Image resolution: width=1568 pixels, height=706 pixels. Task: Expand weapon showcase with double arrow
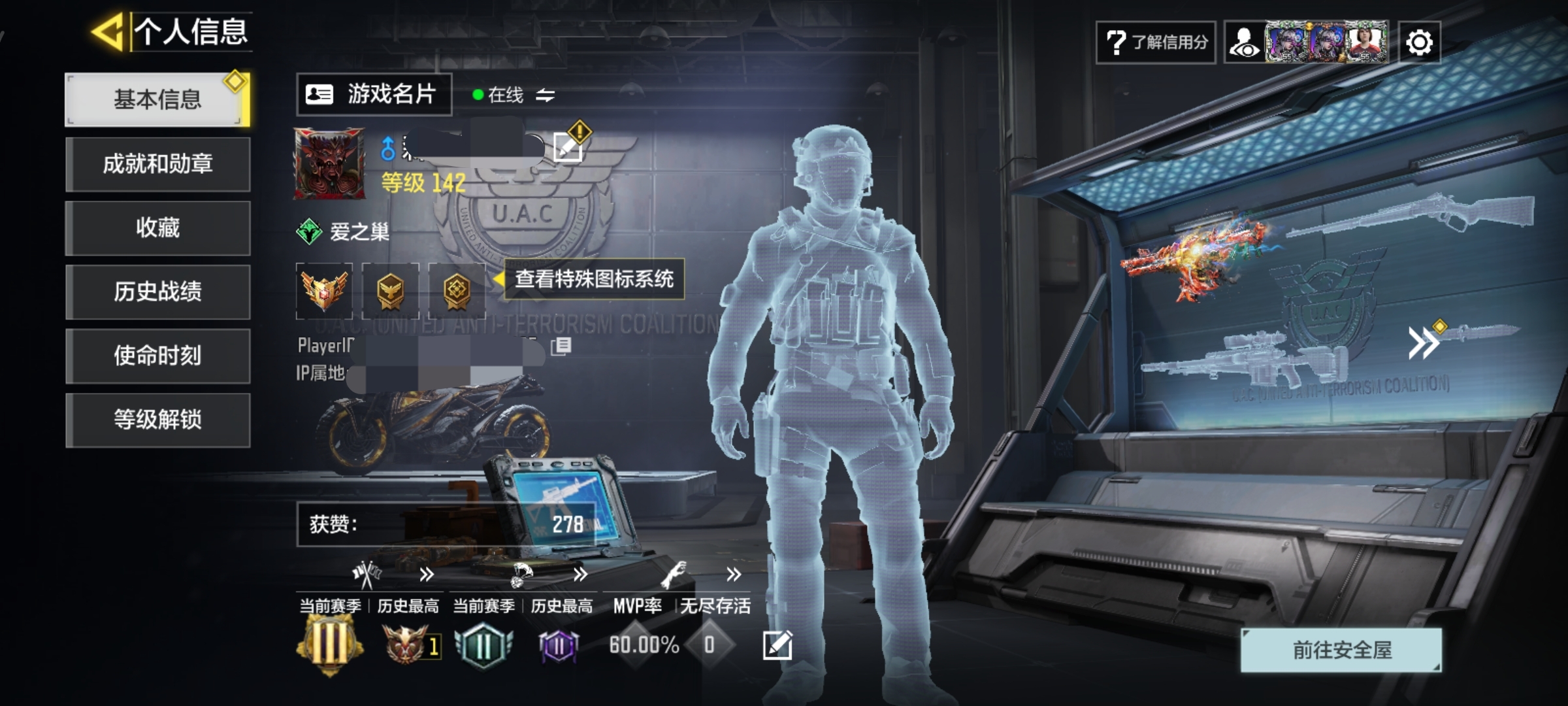point(1423,343)
